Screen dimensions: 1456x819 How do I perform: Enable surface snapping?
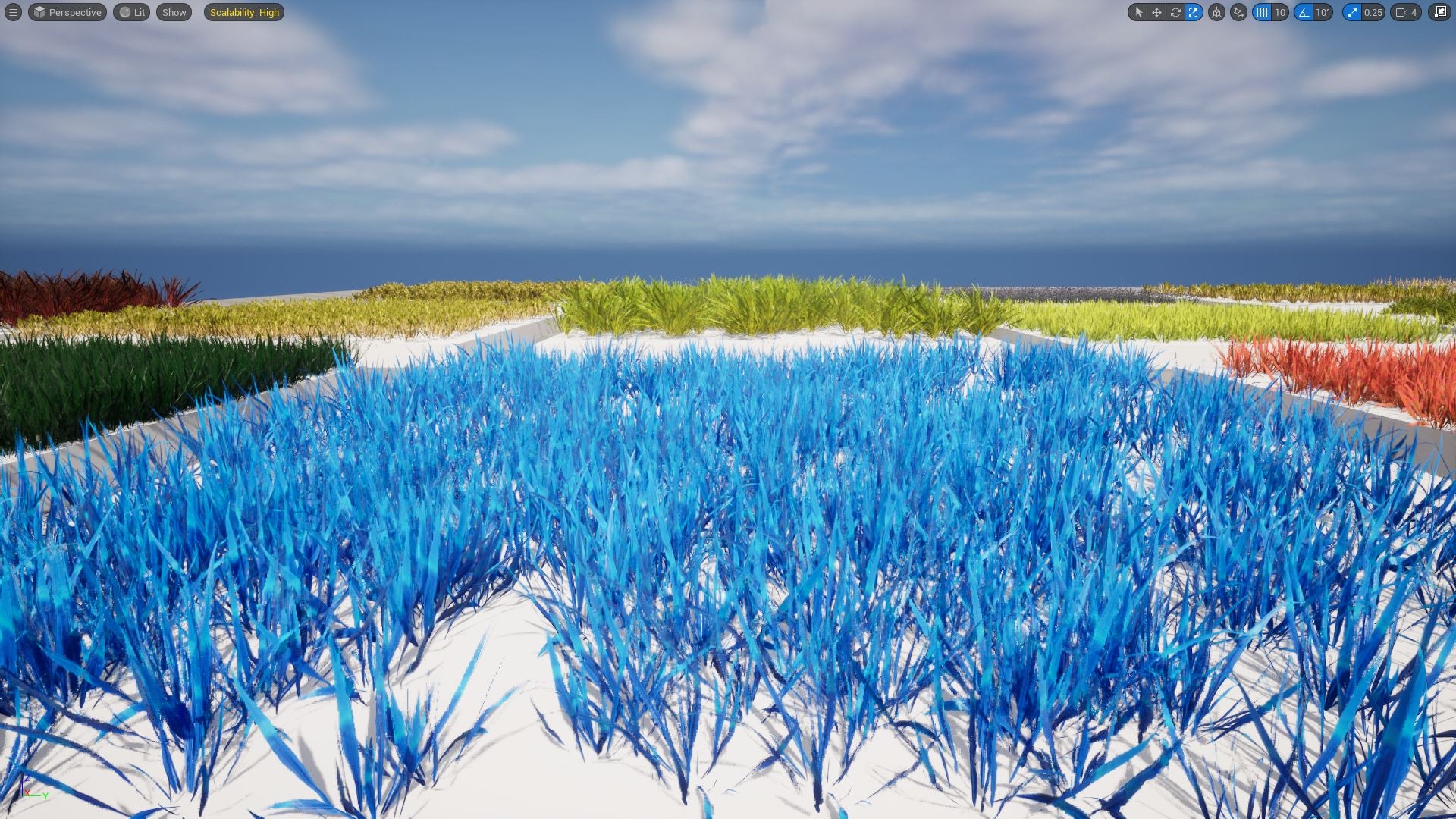click(1238, 12)
